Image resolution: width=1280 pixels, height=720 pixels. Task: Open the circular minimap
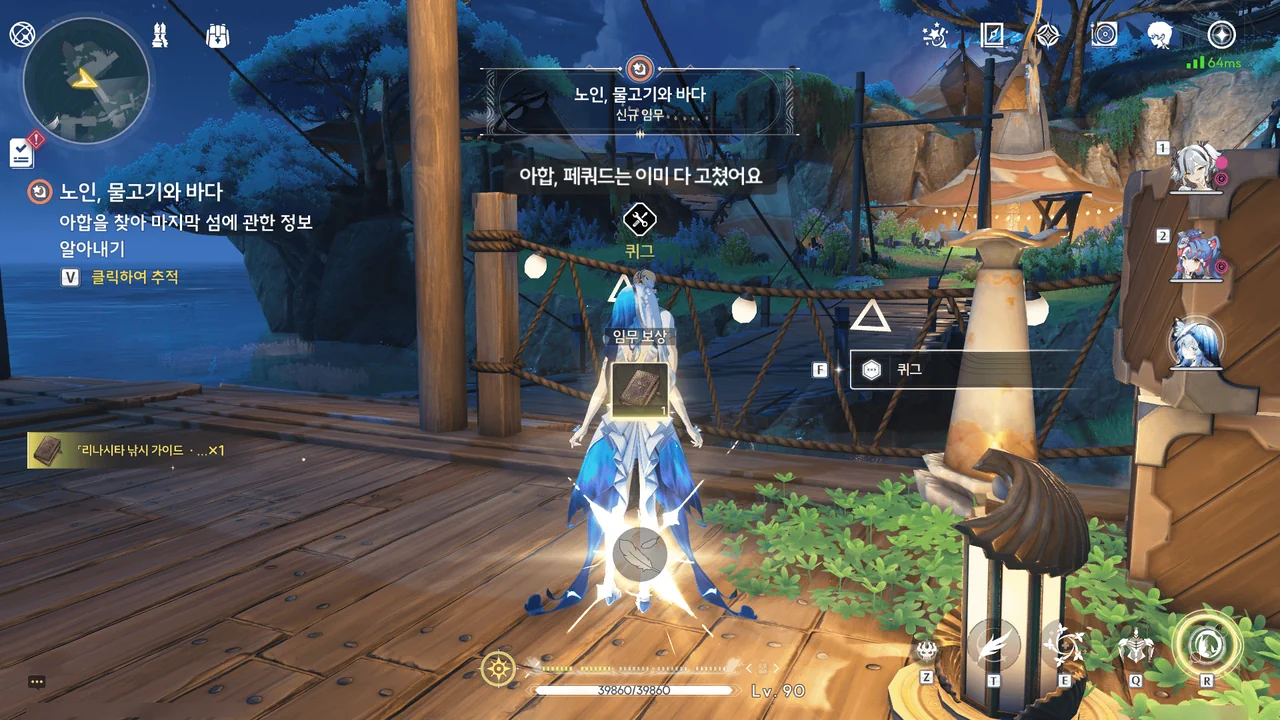[86, 80]
